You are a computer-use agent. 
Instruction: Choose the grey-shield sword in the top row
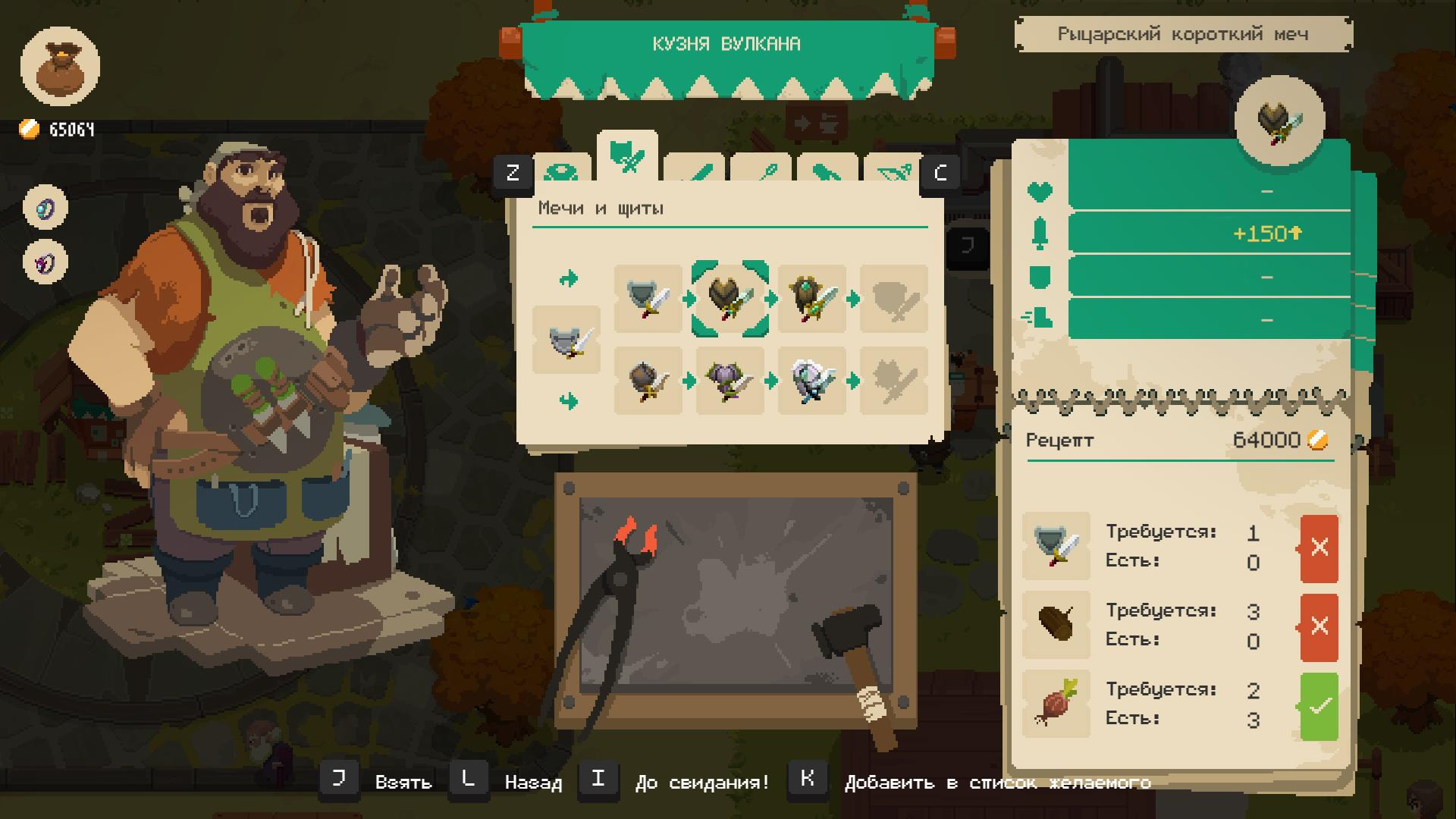(648, 299)
